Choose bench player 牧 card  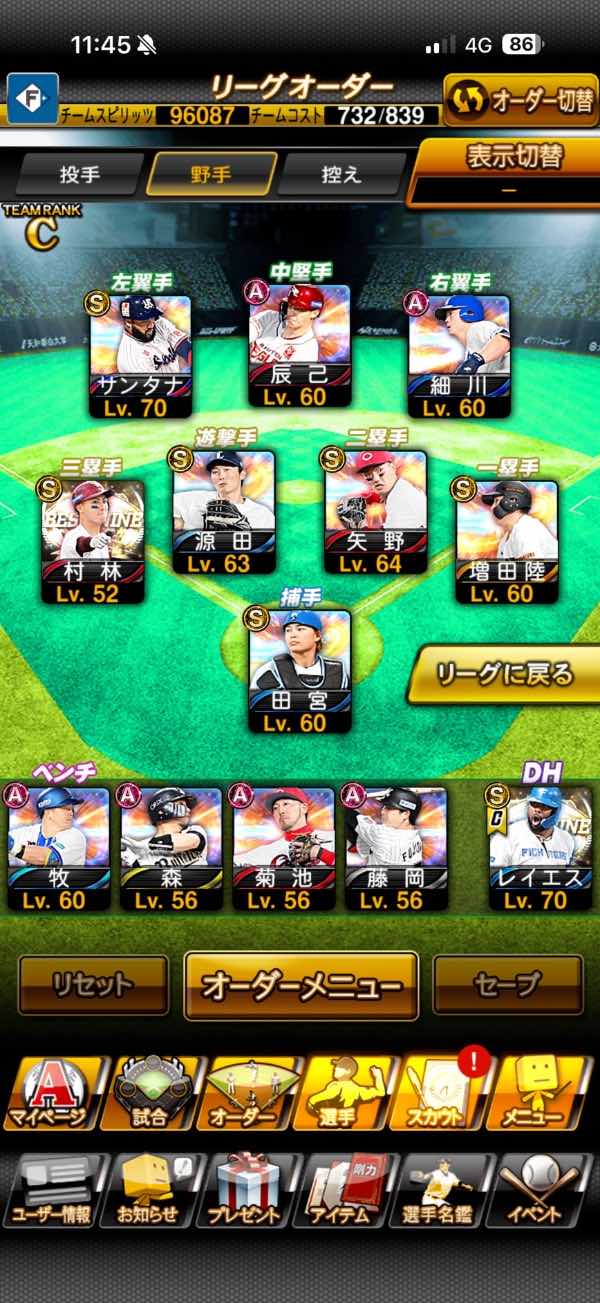(58, 848)
